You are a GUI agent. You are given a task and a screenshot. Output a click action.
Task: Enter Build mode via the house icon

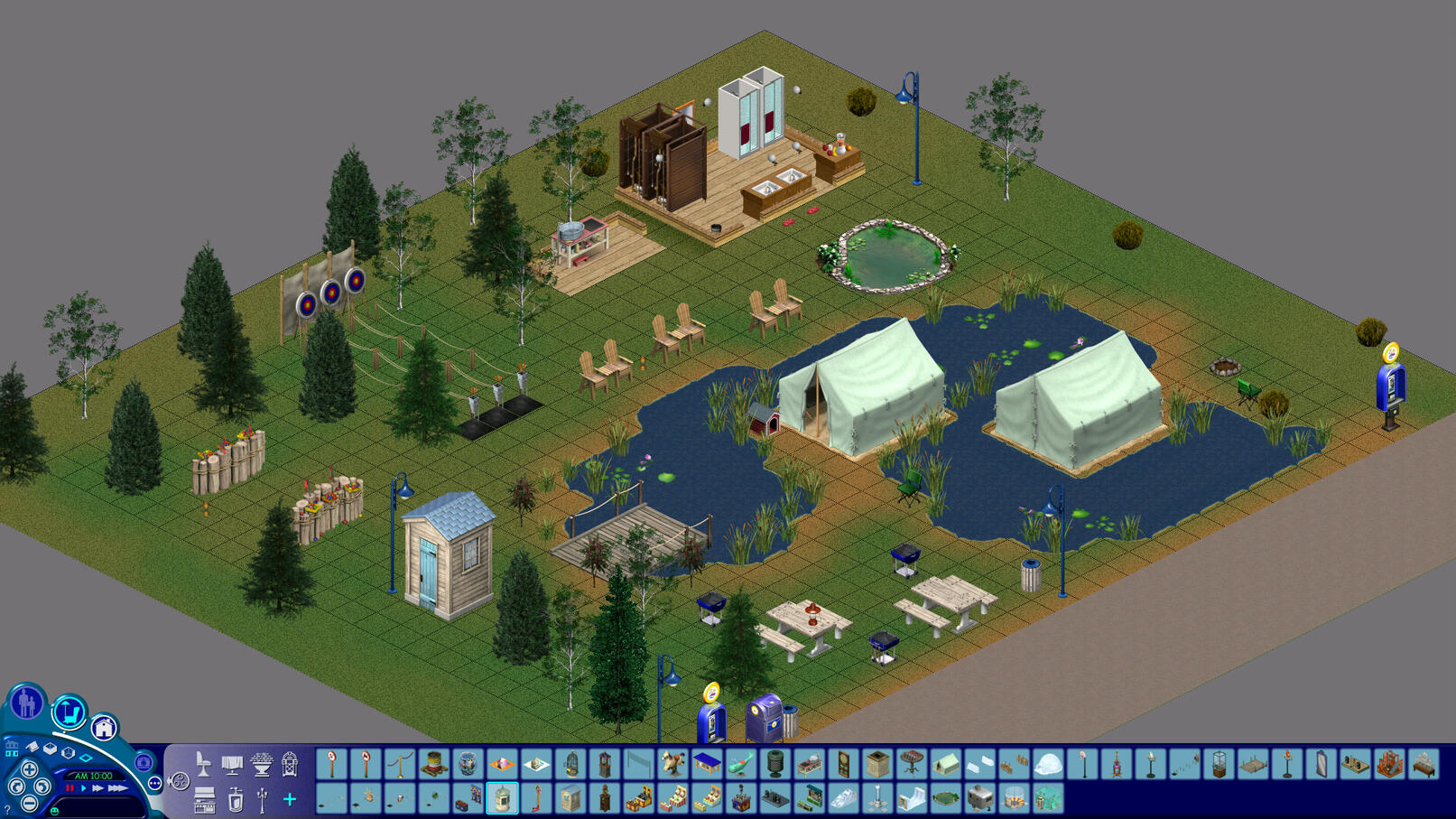[105, 729]
